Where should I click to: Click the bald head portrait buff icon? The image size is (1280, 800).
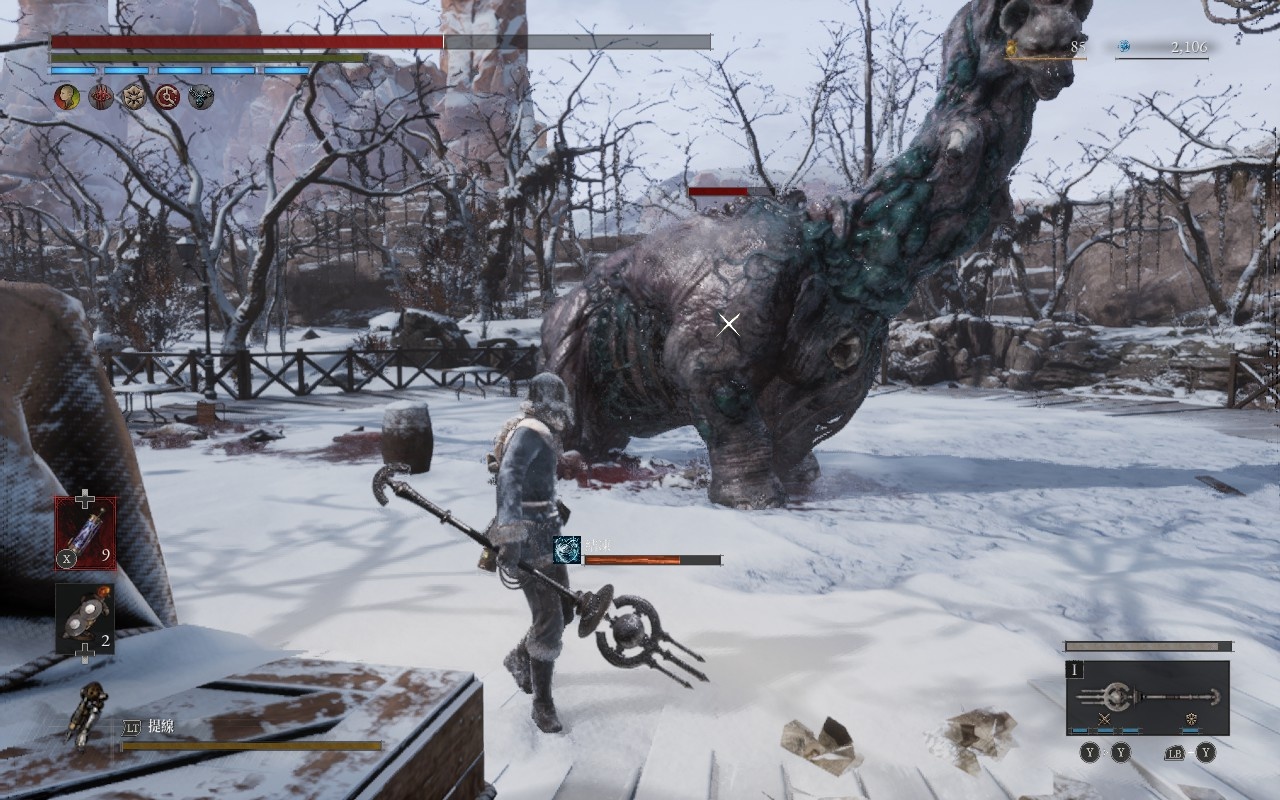(67, 97)
